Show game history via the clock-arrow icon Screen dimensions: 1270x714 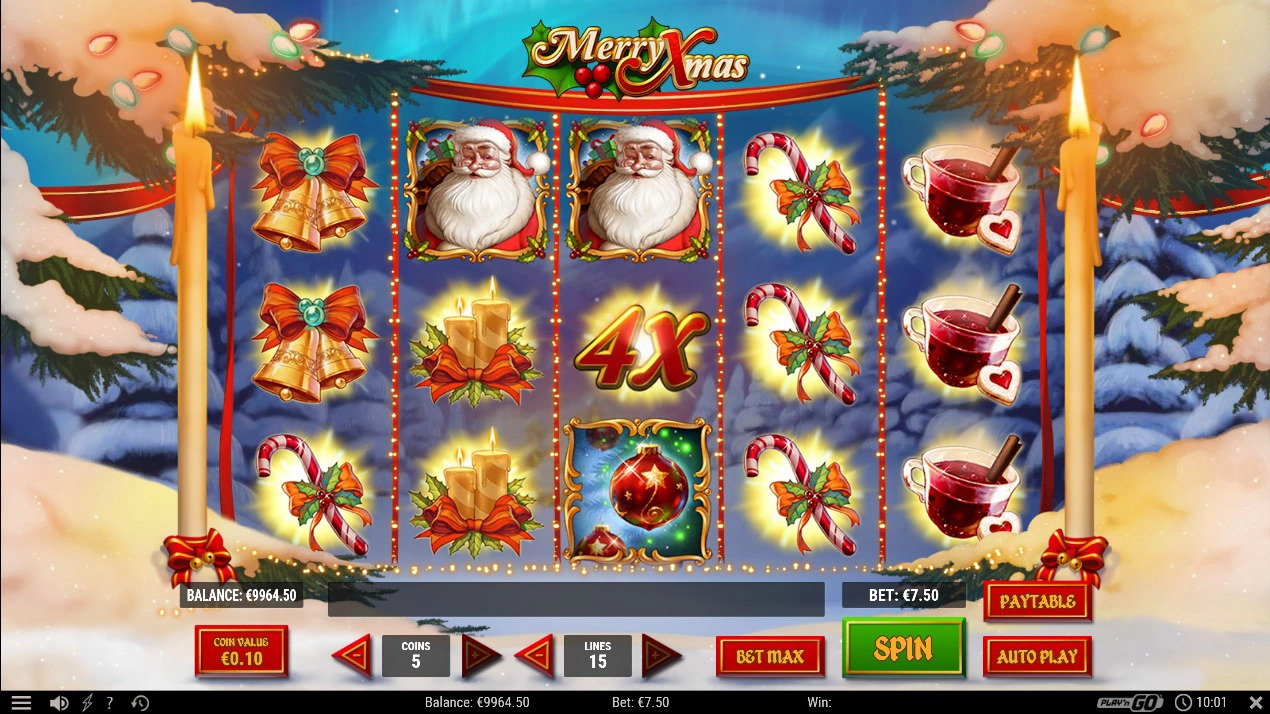[140, 703]
